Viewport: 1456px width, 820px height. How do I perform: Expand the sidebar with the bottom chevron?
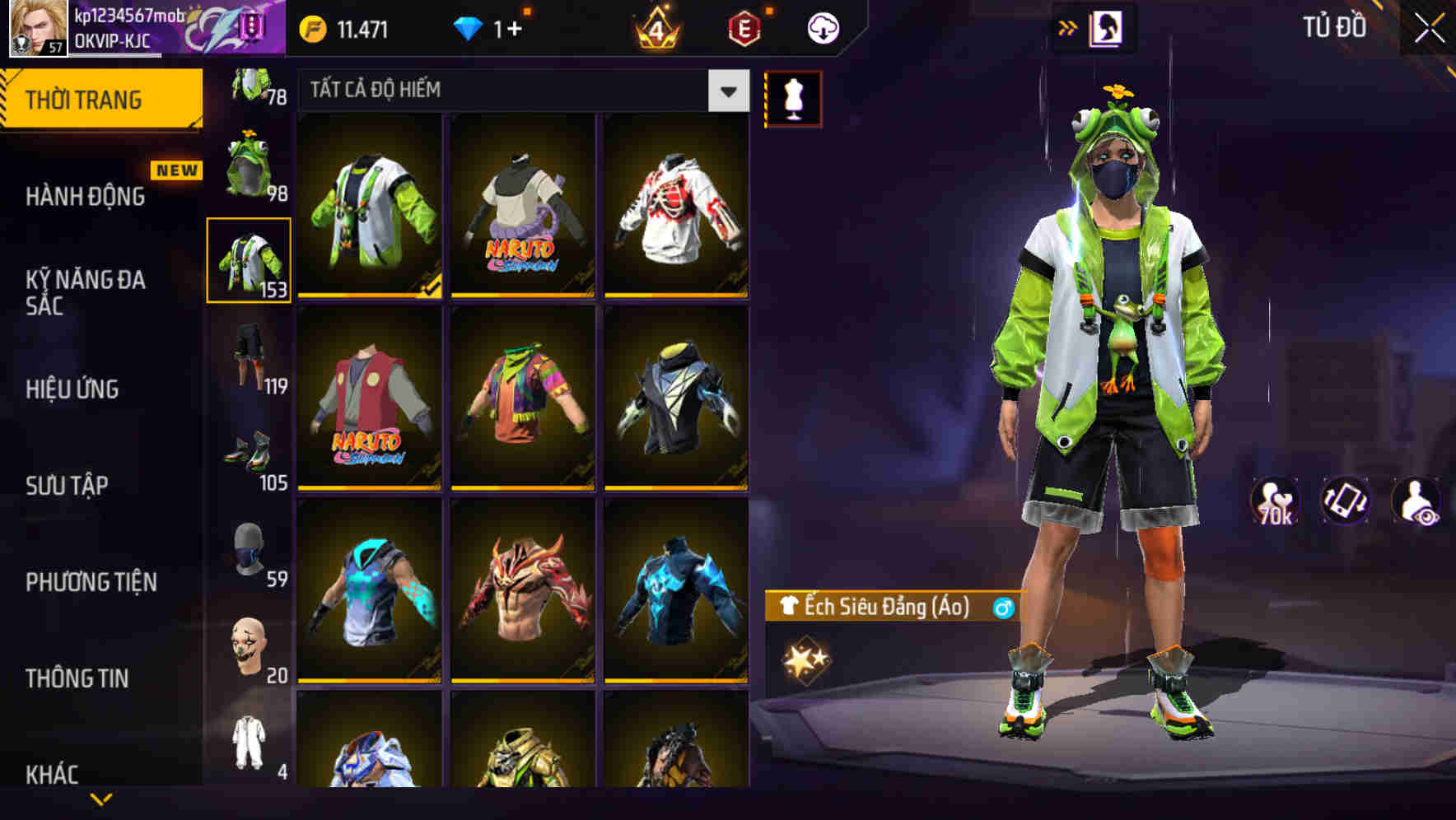[x=101, y=800]
